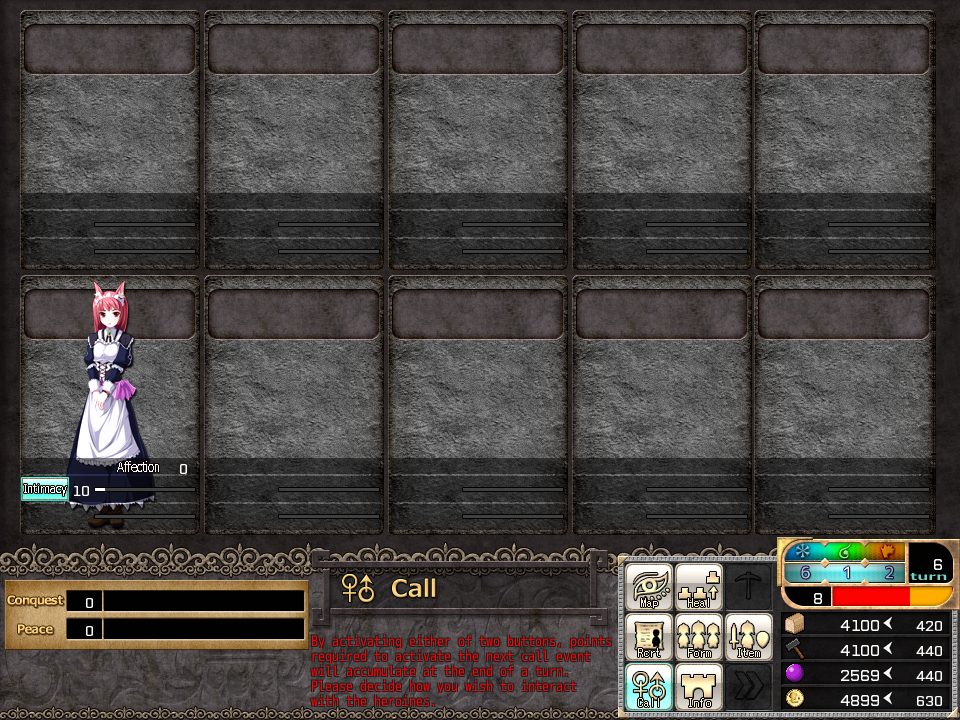Screen dimensions: 960x720
Task: Toggle the Intimacy button for the maid
Action: click(45, 489)
